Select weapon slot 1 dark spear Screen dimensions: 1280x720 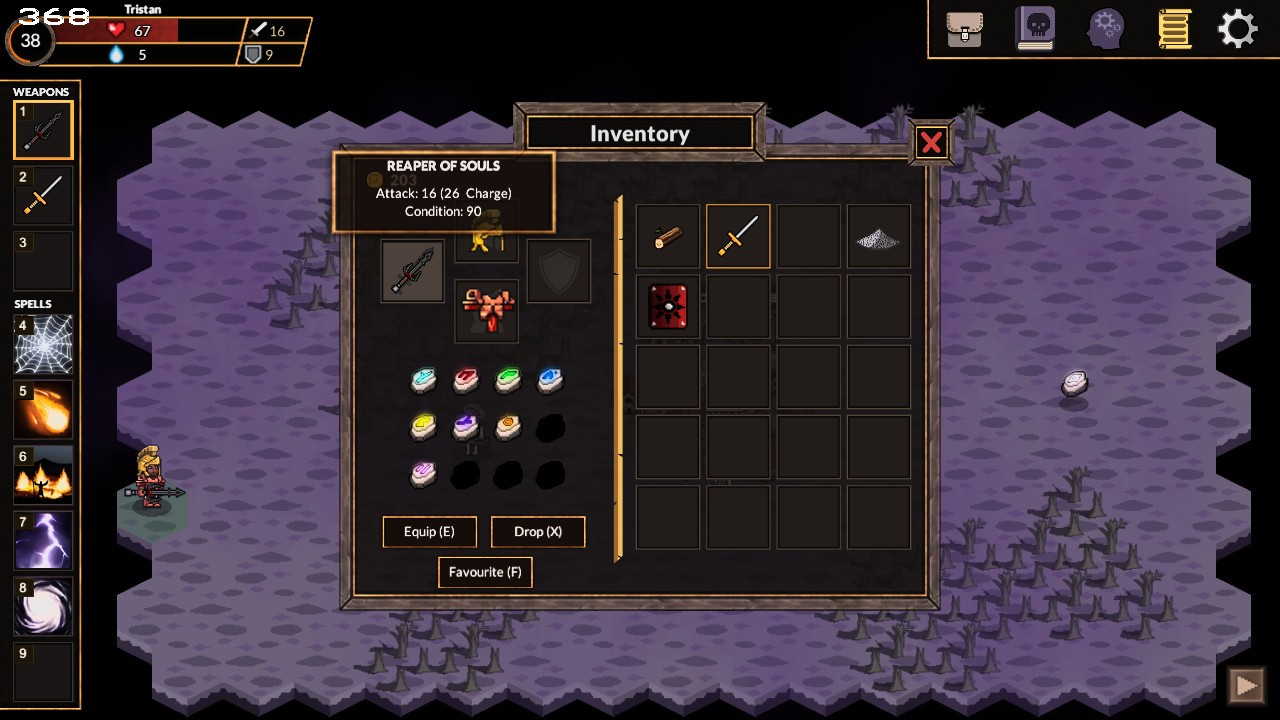(x=43, y=131)
